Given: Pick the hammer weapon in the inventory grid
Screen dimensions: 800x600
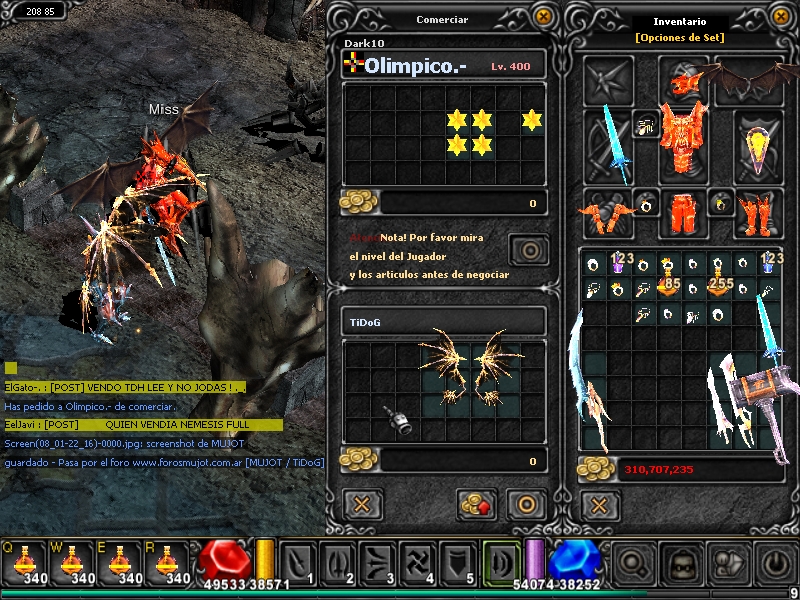Looking at the screenshot, I should coord(758,394).
